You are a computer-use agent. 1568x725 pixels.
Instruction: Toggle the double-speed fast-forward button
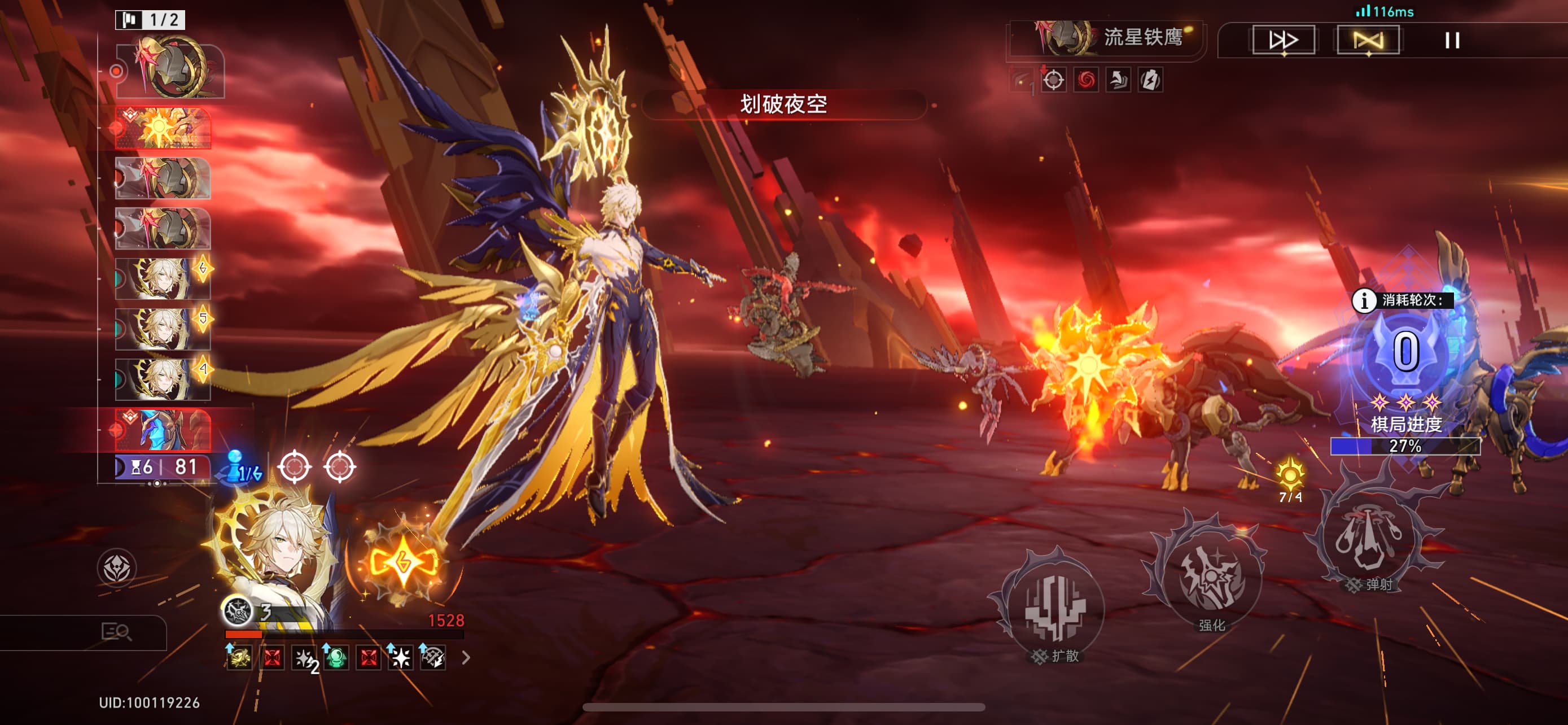pyautogui.click(x=1283, y=40)
